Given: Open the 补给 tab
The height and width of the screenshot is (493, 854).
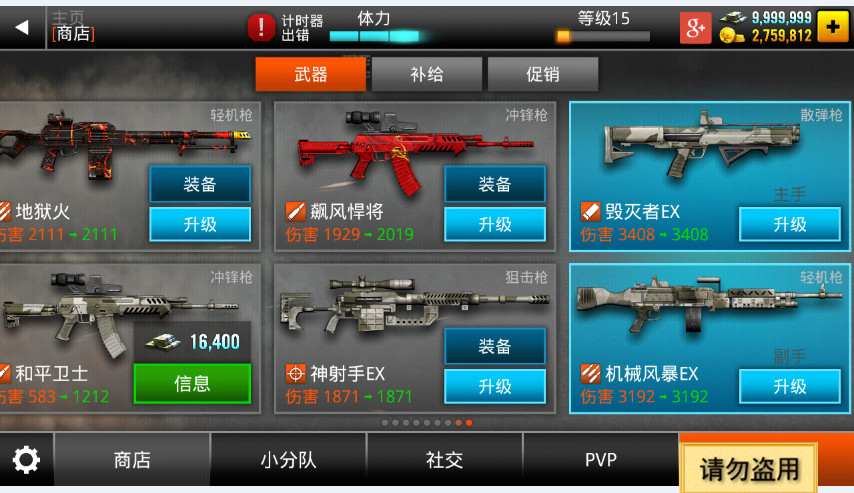Looking at the screenshot, I should [x=427, y=75].
